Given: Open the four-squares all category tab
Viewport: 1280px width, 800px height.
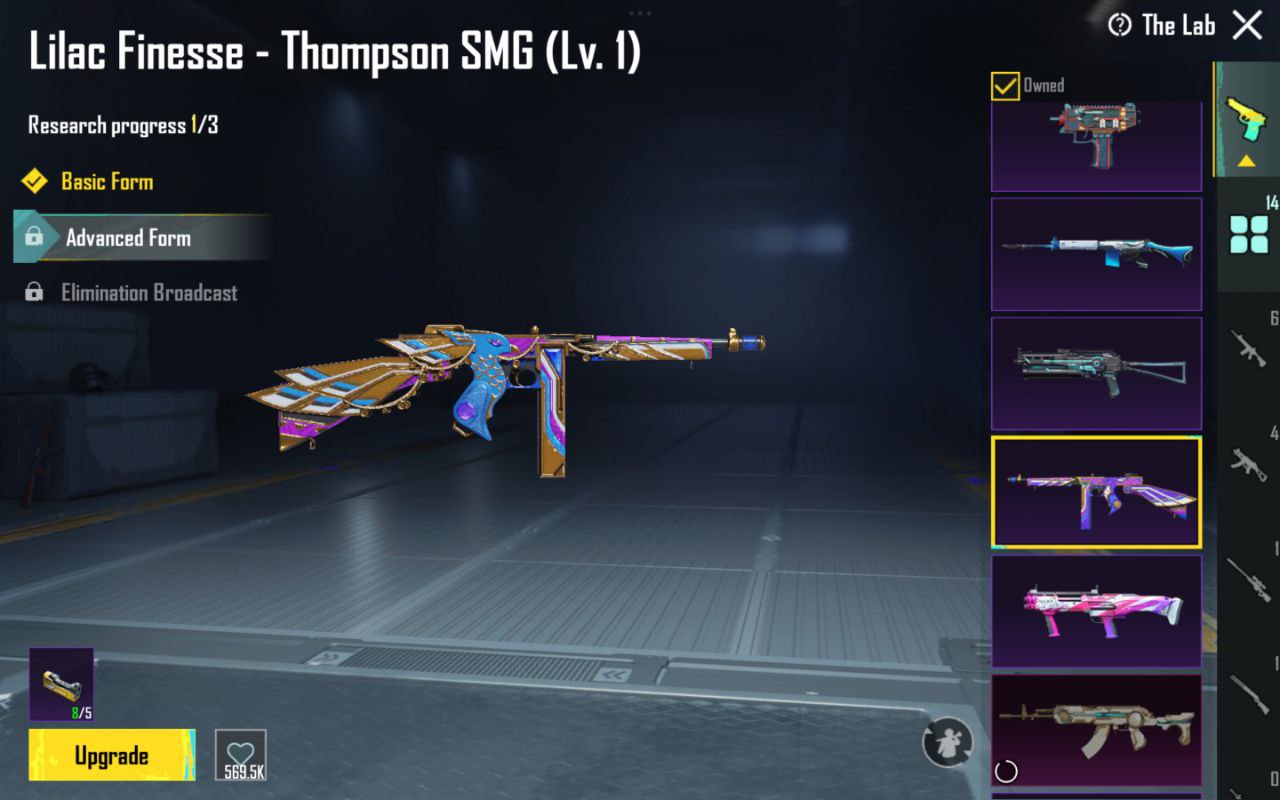Looking at the screenshot, I should [x=1249, y=234].
